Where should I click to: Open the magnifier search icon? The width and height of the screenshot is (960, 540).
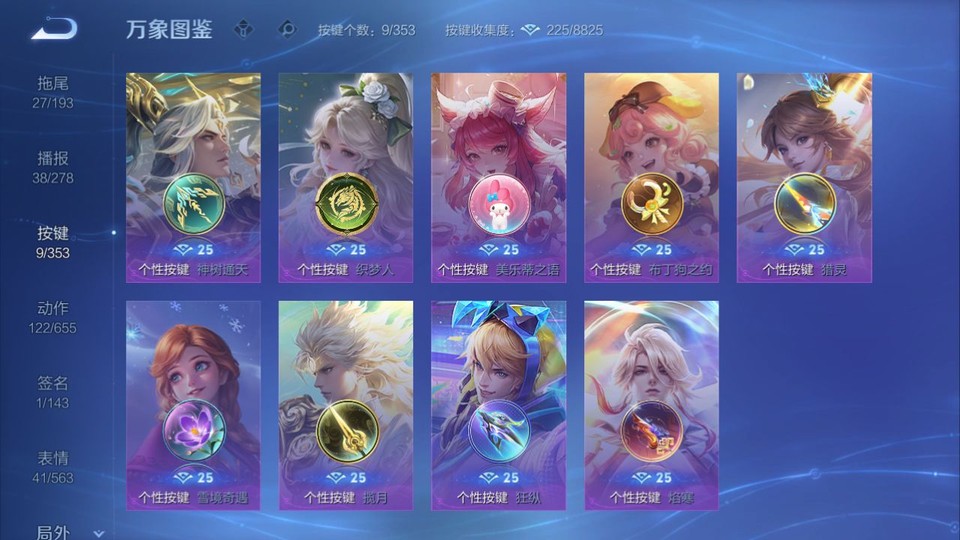tap(287, 29)
